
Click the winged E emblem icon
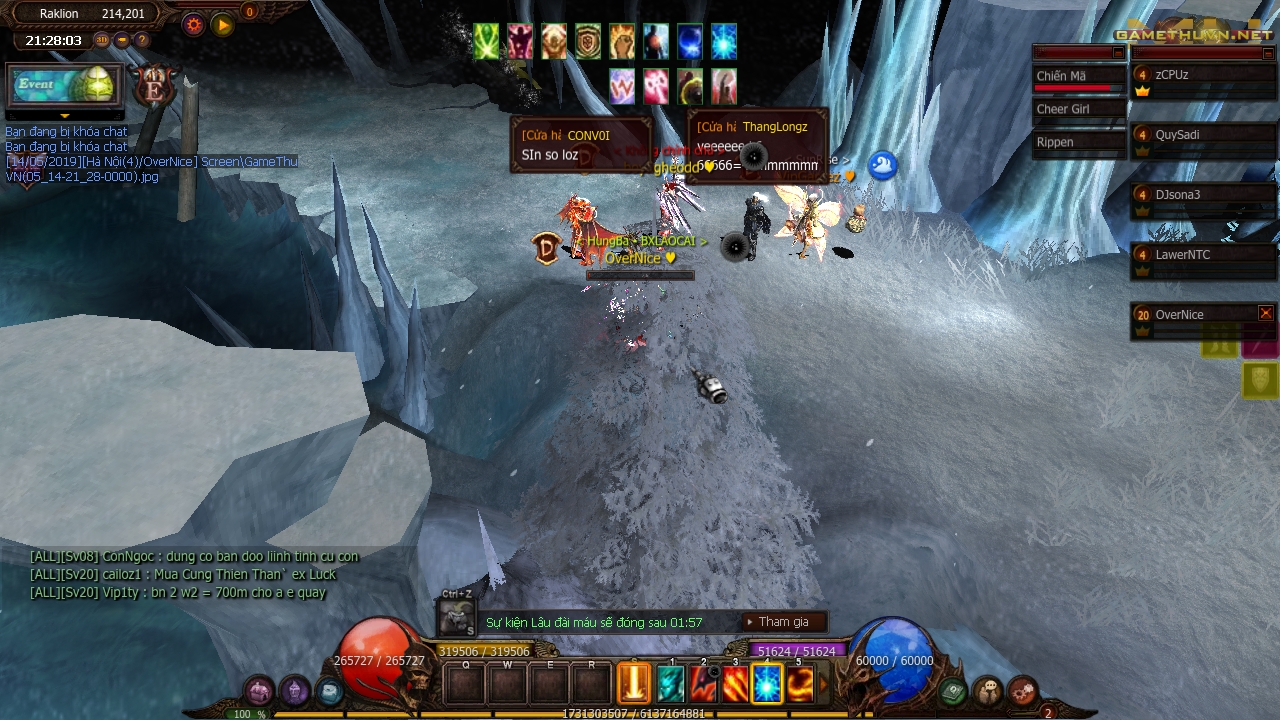[155, 86]
